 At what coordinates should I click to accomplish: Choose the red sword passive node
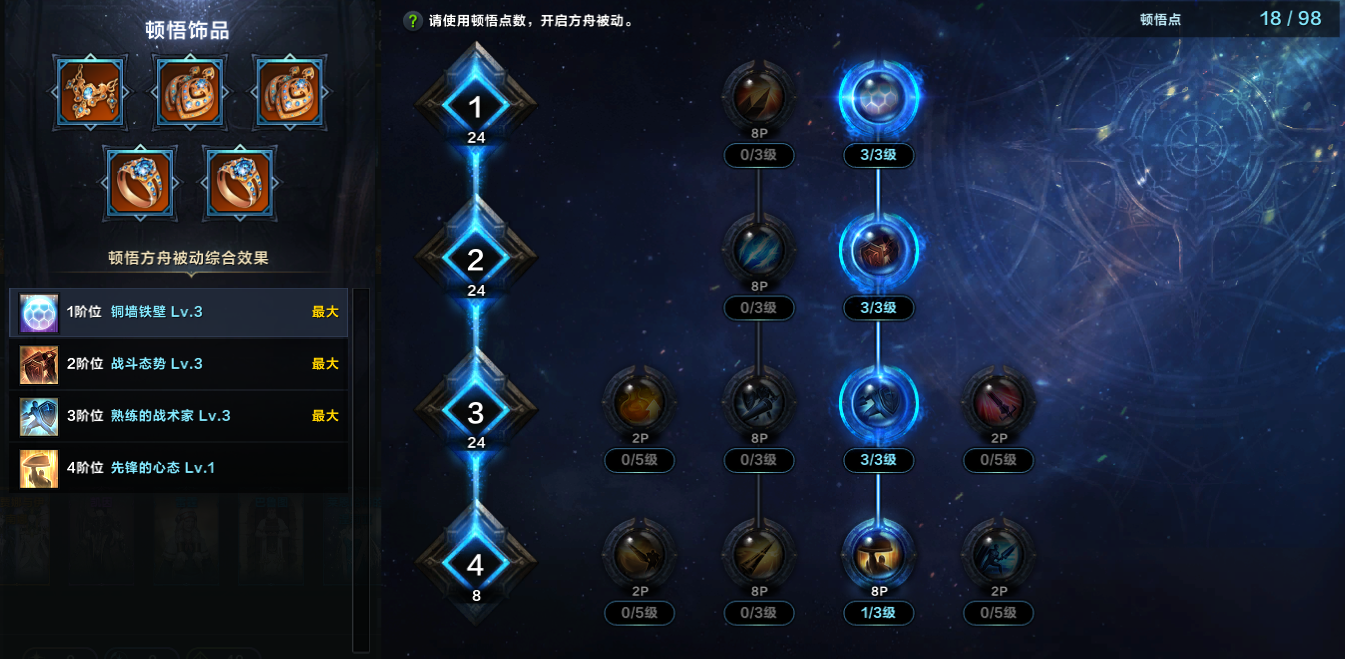(998, 402)
